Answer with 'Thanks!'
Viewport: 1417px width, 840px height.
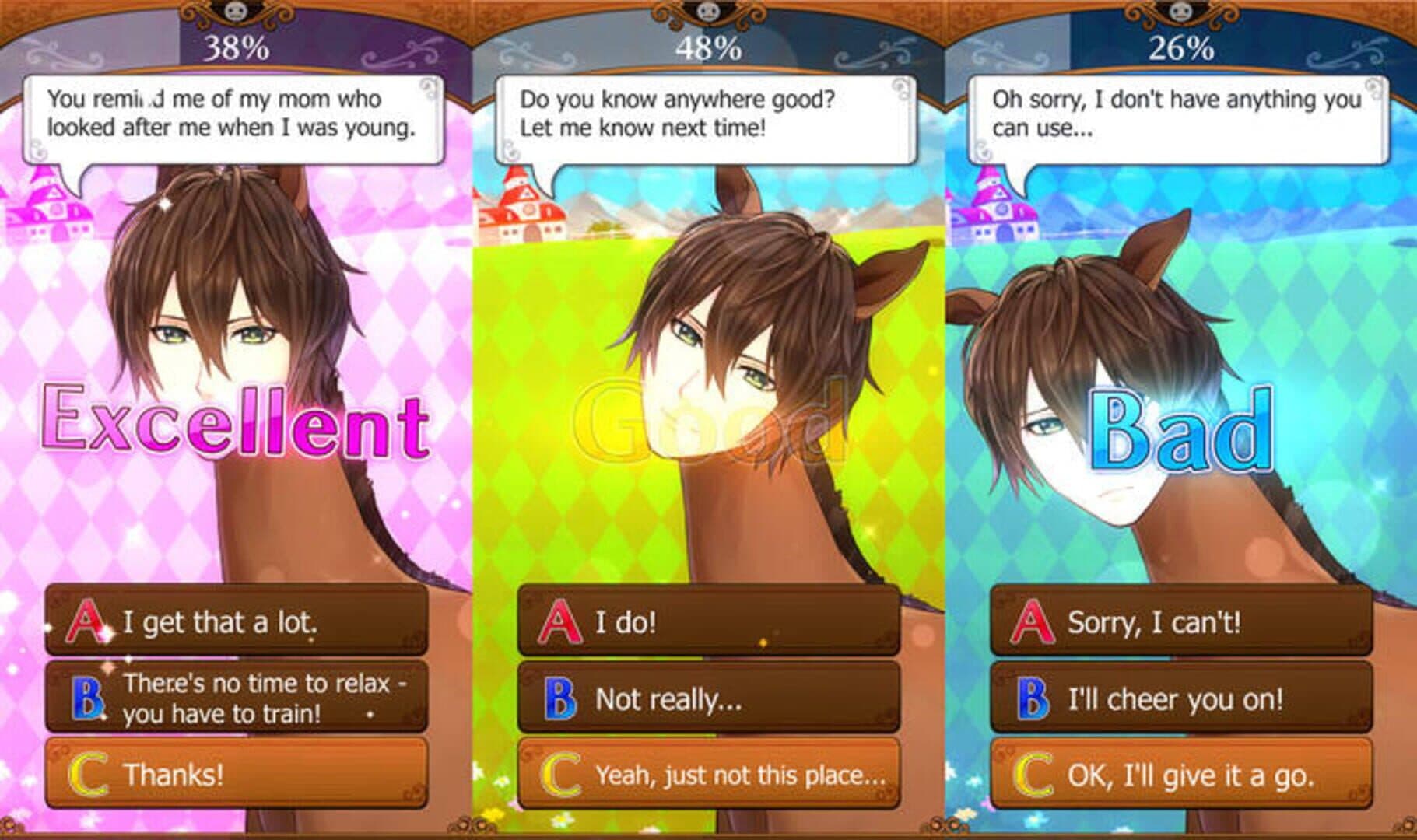click(x=237, y=774)
